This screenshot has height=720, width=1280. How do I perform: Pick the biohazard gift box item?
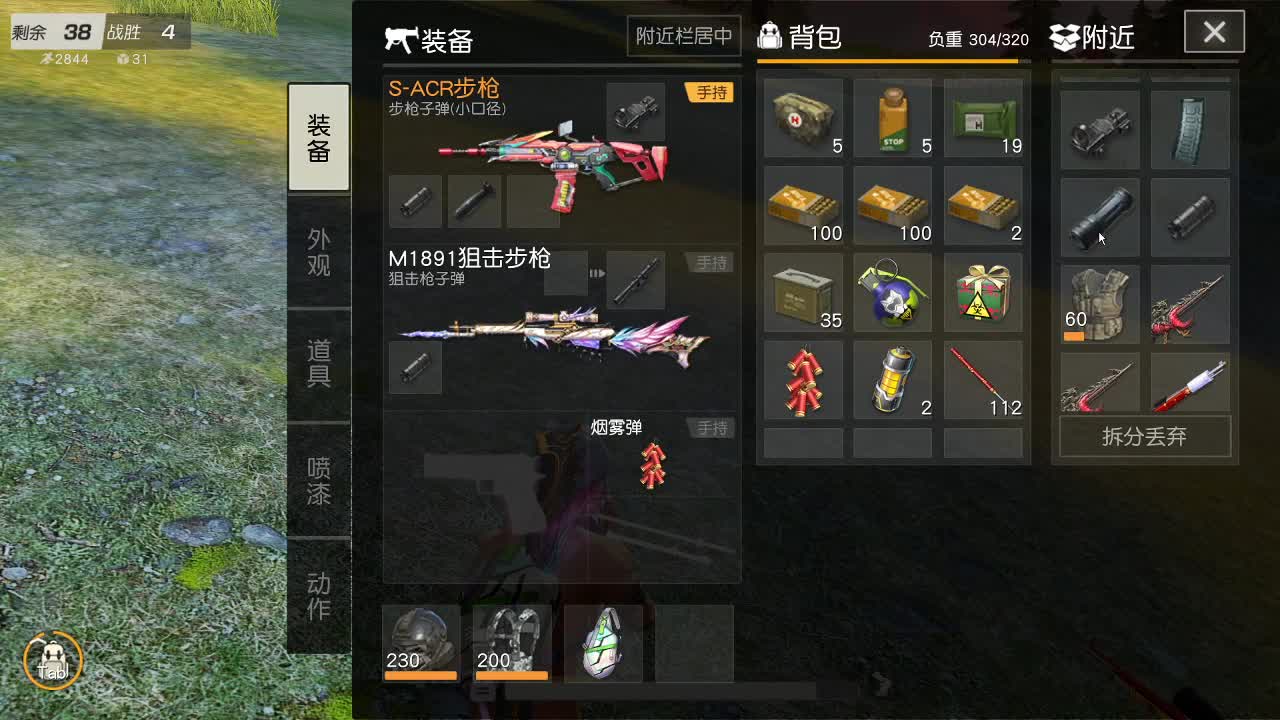tap(982, 292)
